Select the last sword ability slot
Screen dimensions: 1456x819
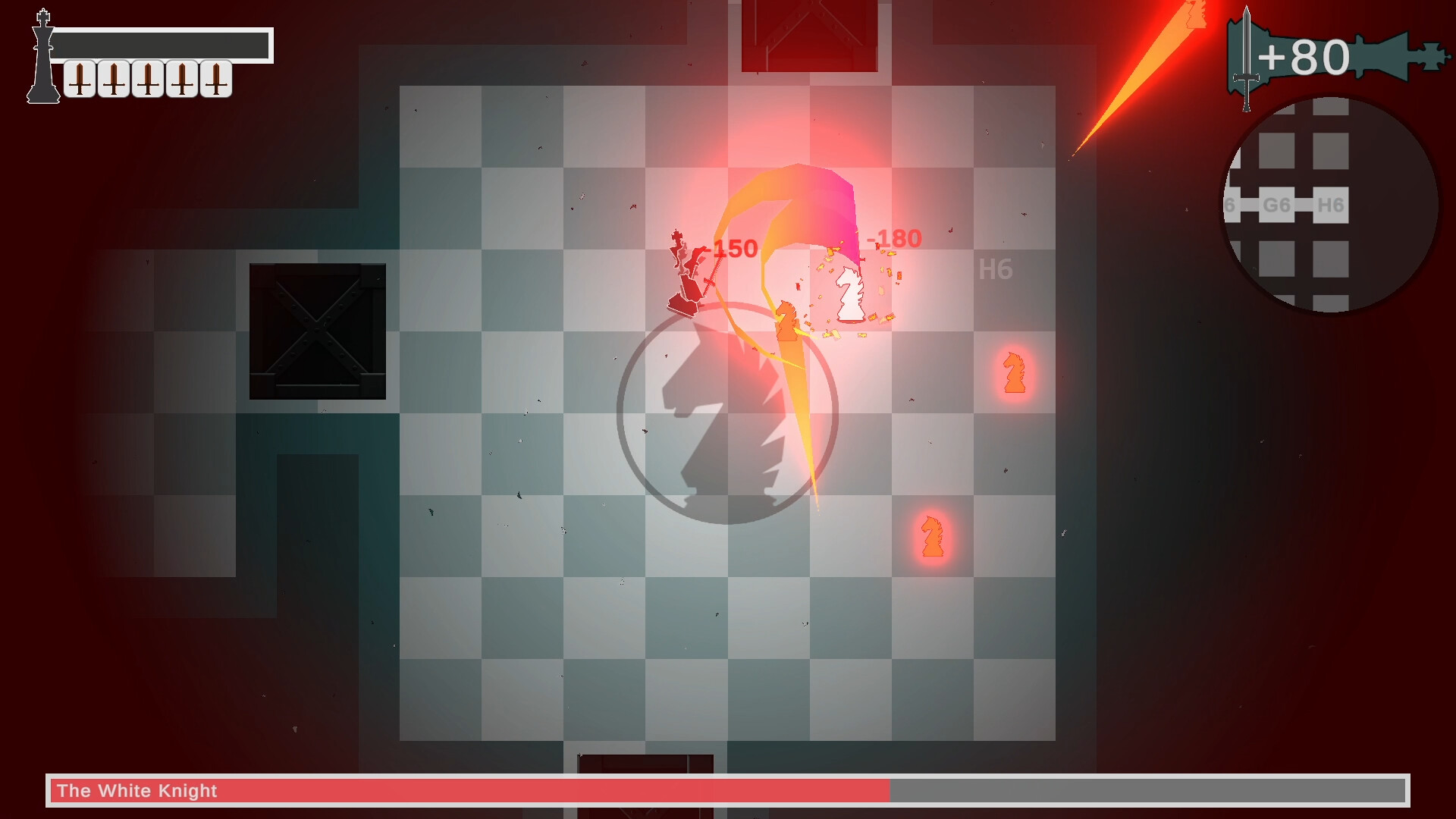click(x=215, y=79)
